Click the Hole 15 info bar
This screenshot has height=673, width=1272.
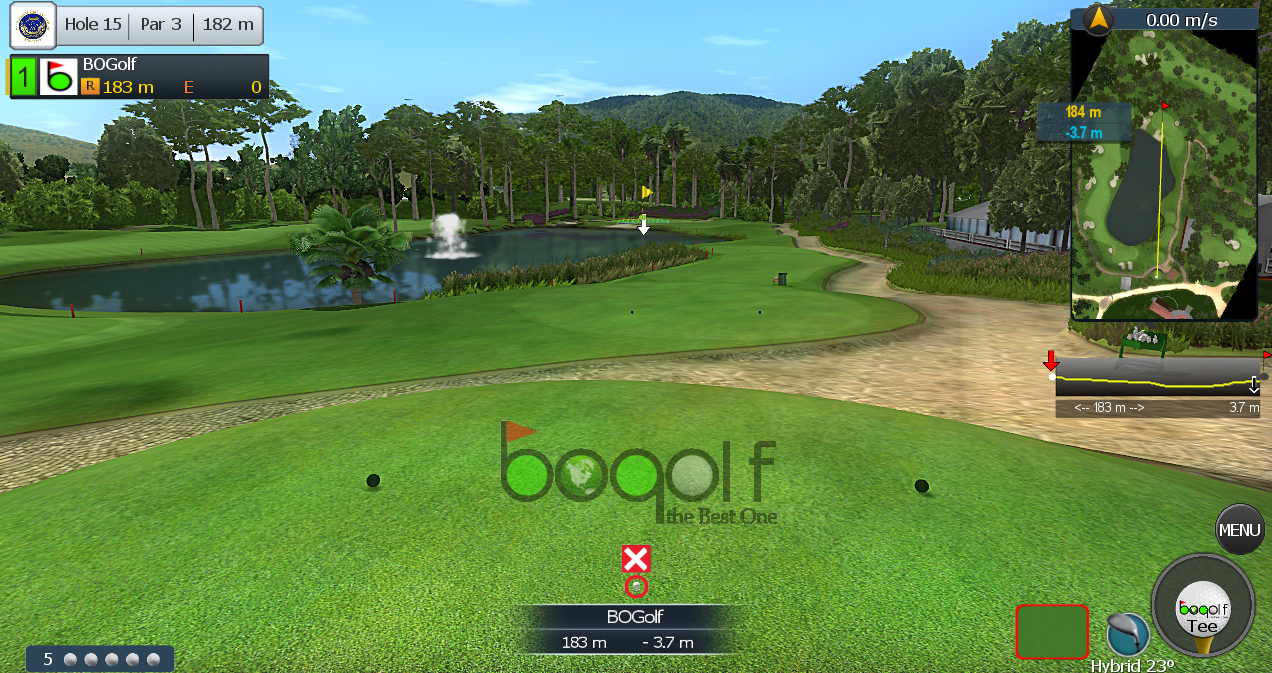pos(160,25)
